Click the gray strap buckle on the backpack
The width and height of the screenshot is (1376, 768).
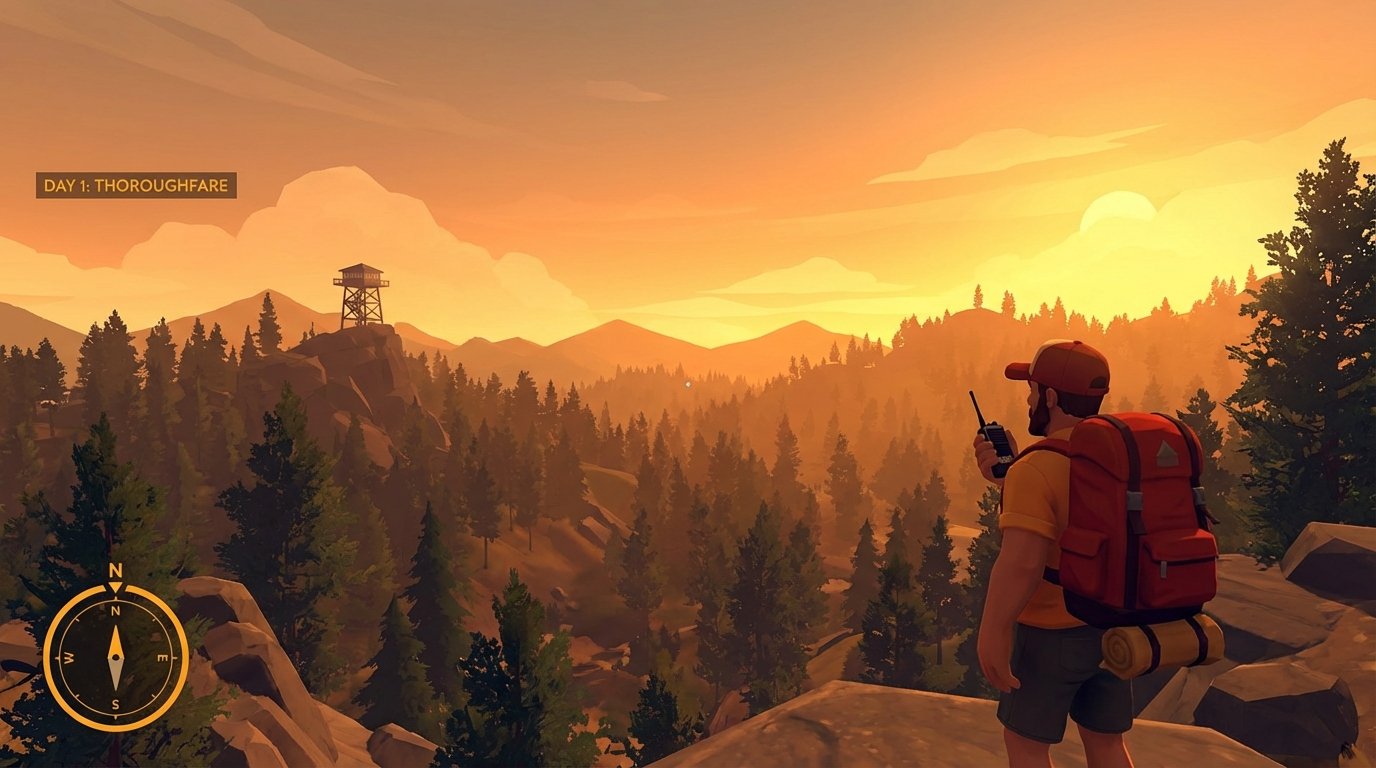point(1137,498)
